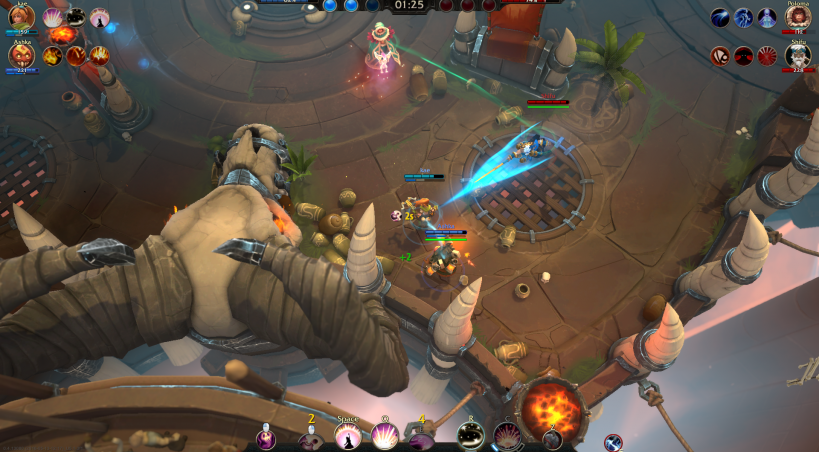Image resolution: width=819 pixels, height=452 pixels.
Task: Inspect Jade's pink starburst battlerite icon
Action: point(53,17)
